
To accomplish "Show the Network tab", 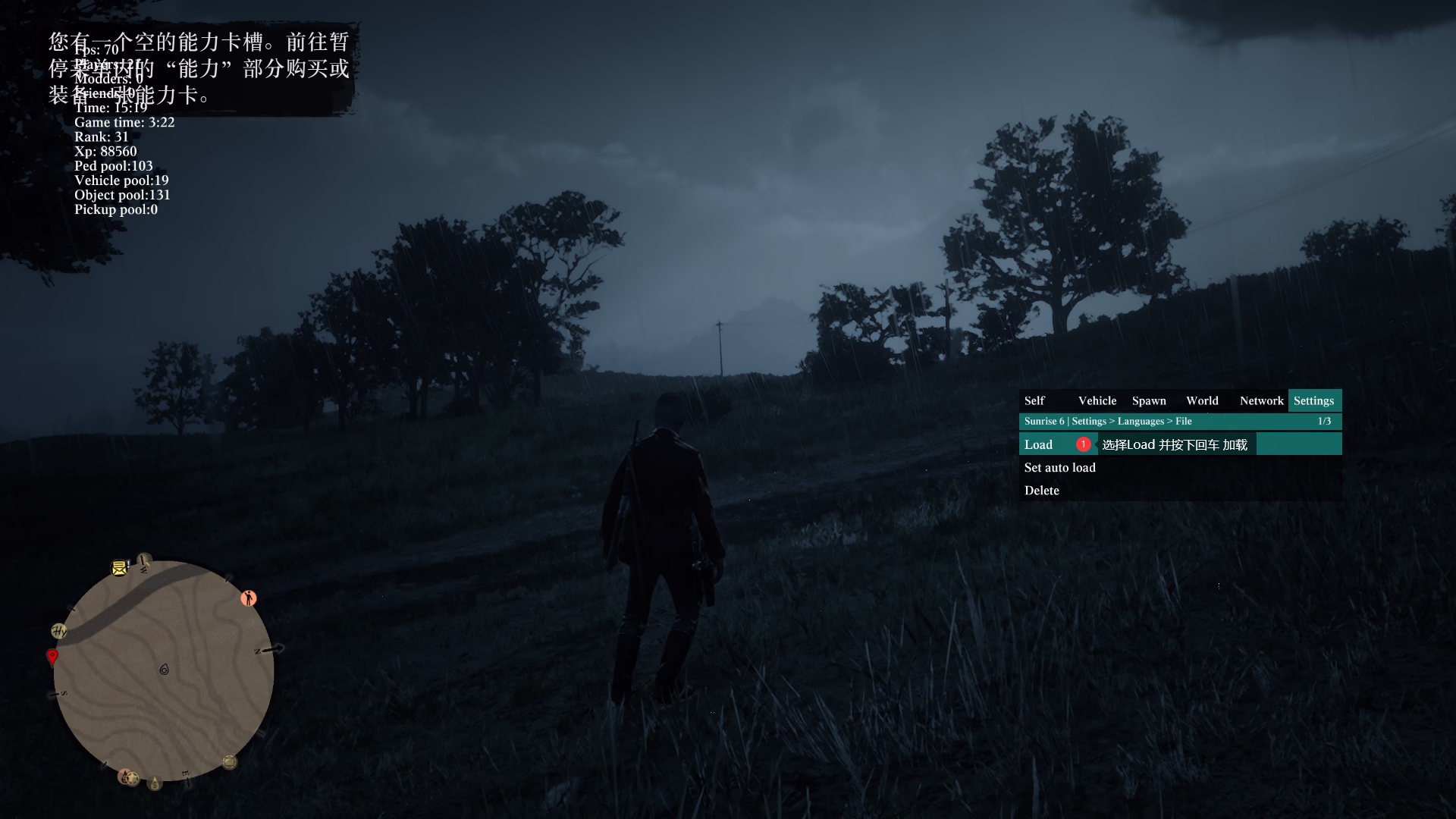I will click(x=1261, y=400).
